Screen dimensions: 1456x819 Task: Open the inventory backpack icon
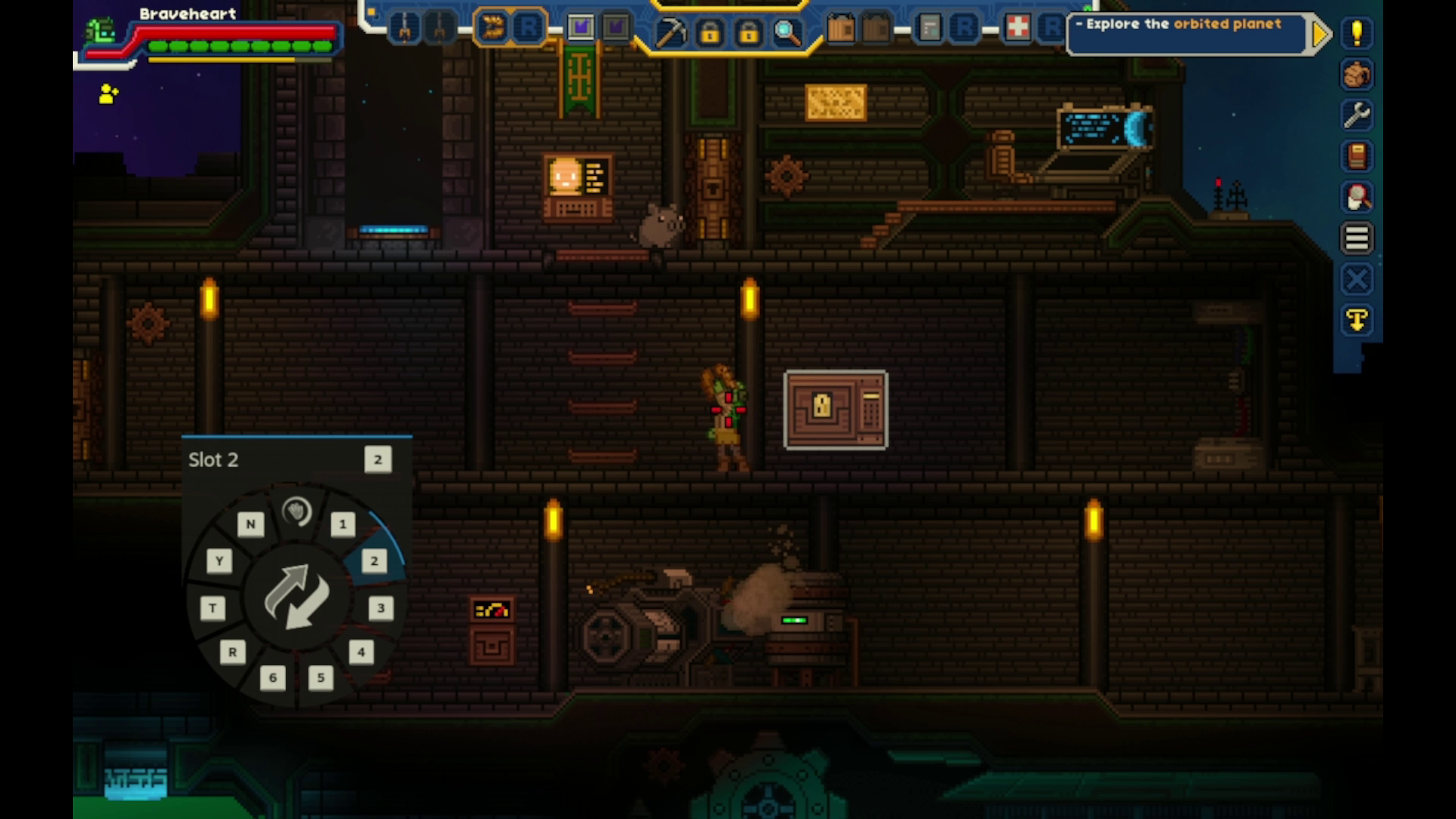pos(1357,75)
